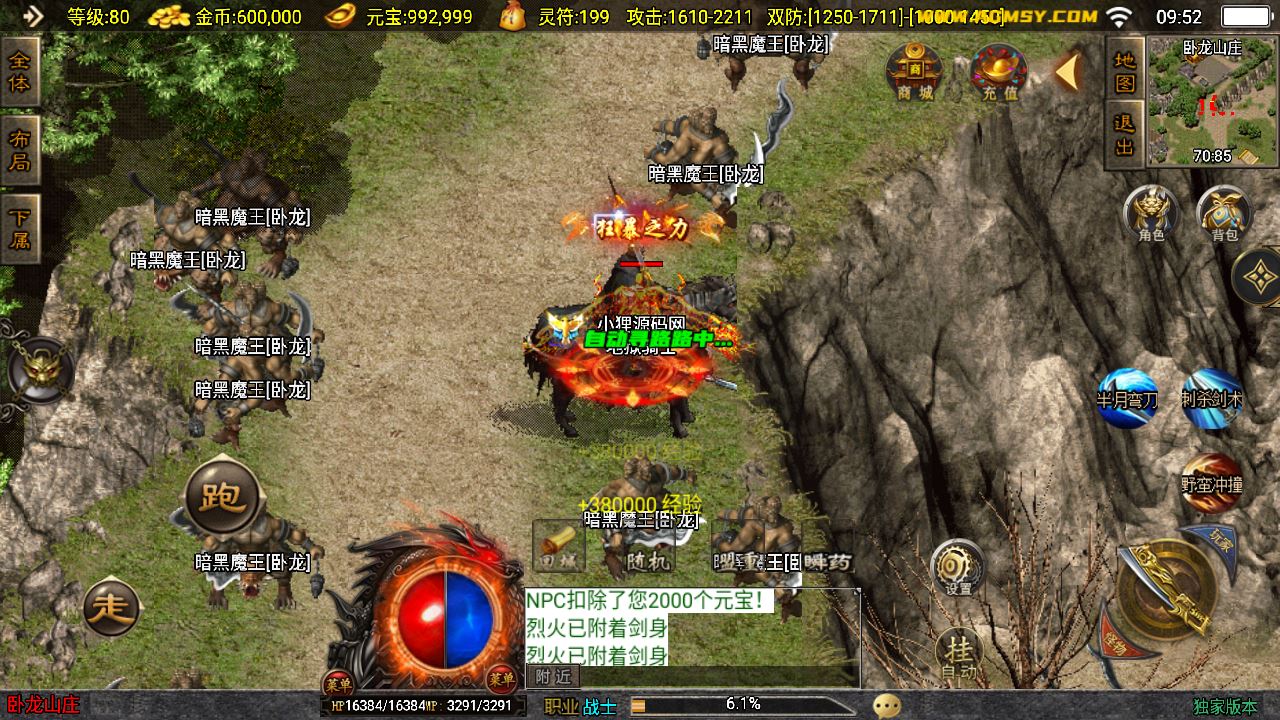1280x720 pixels.
Task: Use the 回城 town scroll slot
Action: (558, 547)
